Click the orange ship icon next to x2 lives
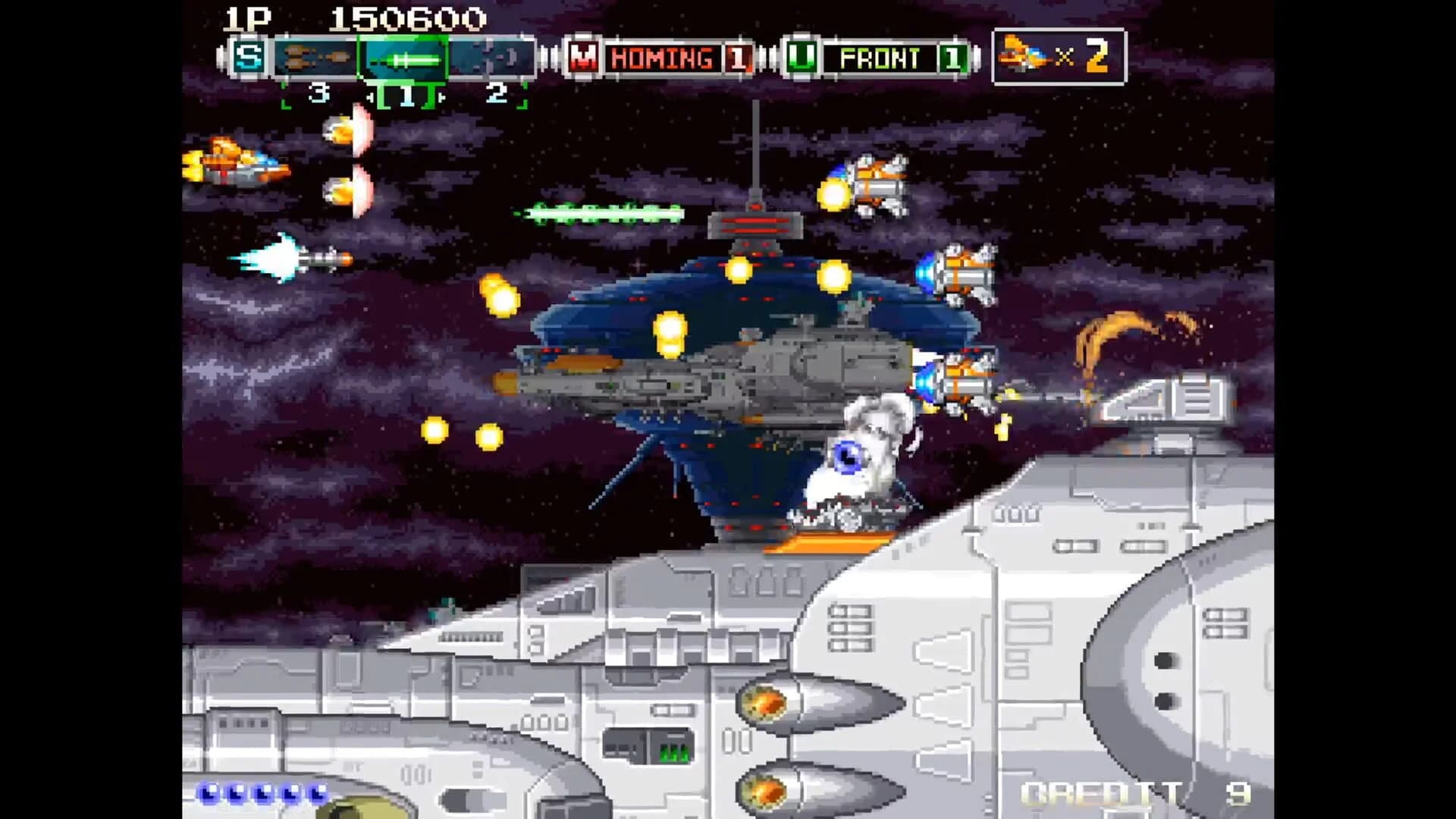The width and height of the screenshot is (1456, 819). point(1021,53)
